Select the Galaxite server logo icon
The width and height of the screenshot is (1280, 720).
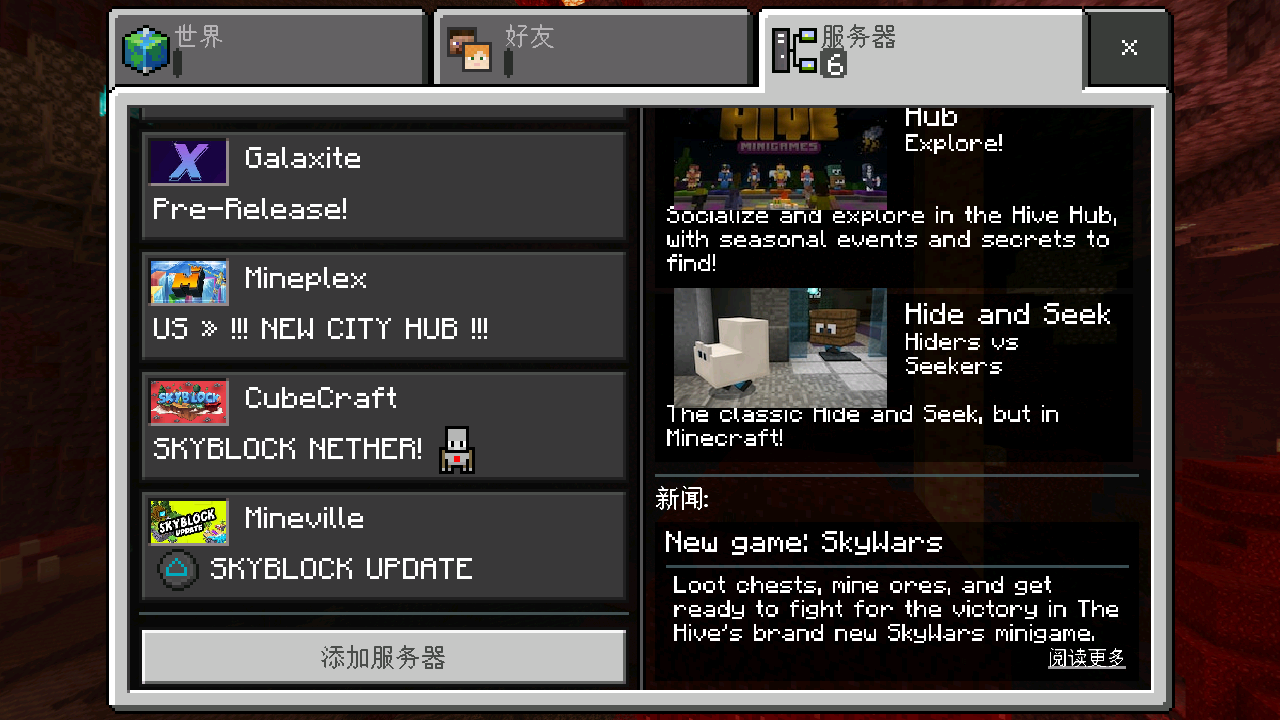188,162
